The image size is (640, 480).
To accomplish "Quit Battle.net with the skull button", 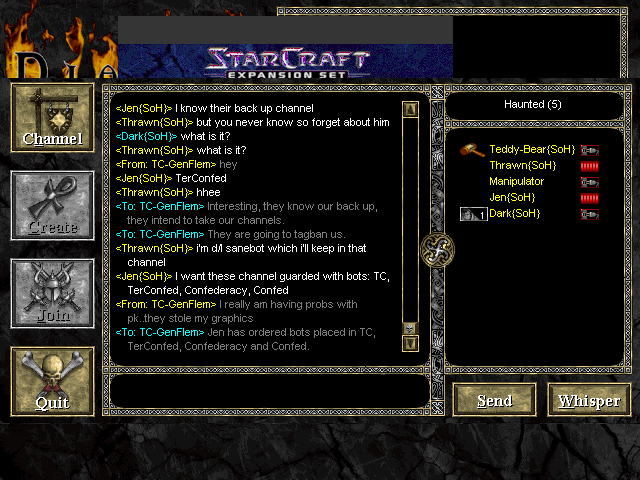I will [52, 381].
